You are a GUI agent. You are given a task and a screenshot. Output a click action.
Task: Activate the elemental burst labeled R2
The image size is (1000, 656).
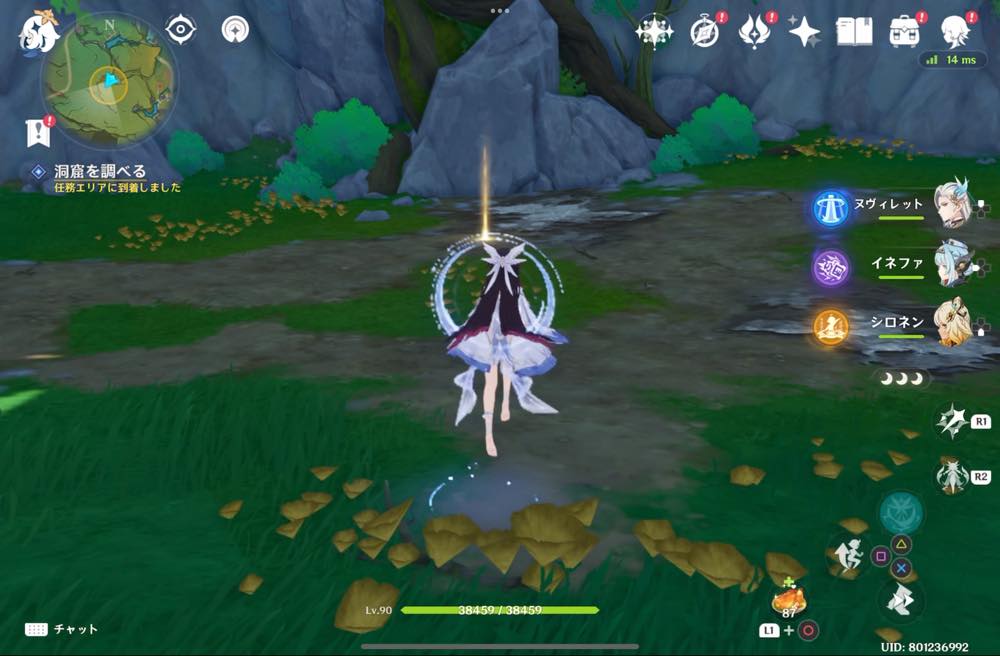[951, 476]
